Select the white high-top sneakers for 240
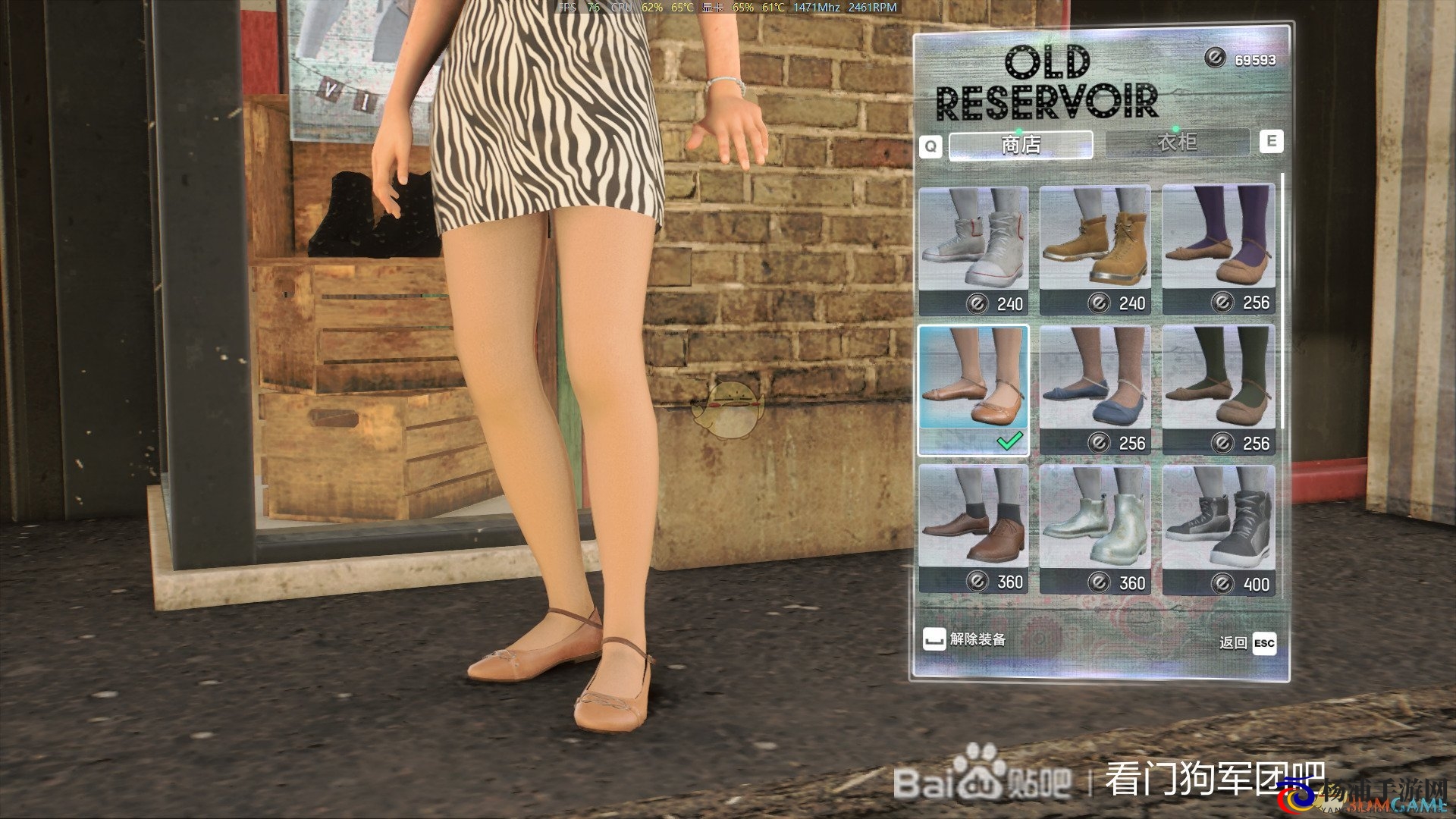1456x819 pixels. click(974, 249)
